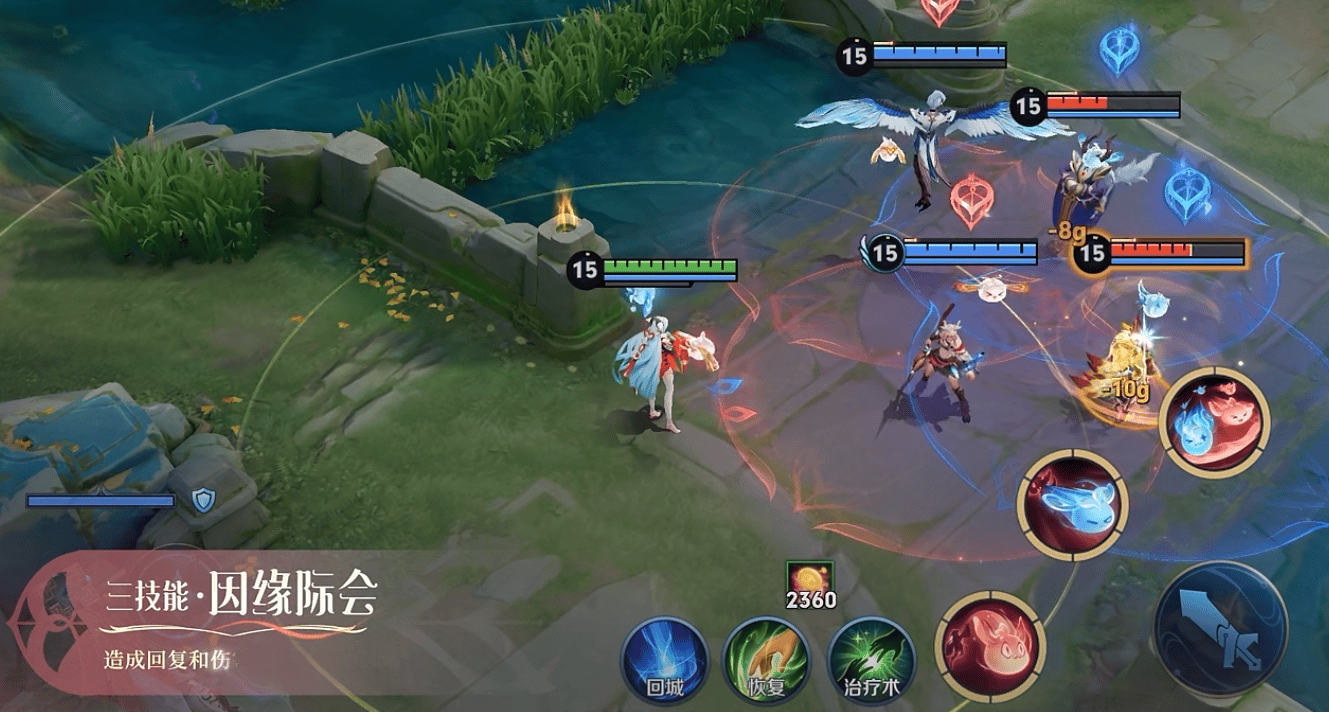The width and height of the screenshot is (1329, 712).
Task: Buy the suggested item above 2360 gold
Action: [809, 576]
